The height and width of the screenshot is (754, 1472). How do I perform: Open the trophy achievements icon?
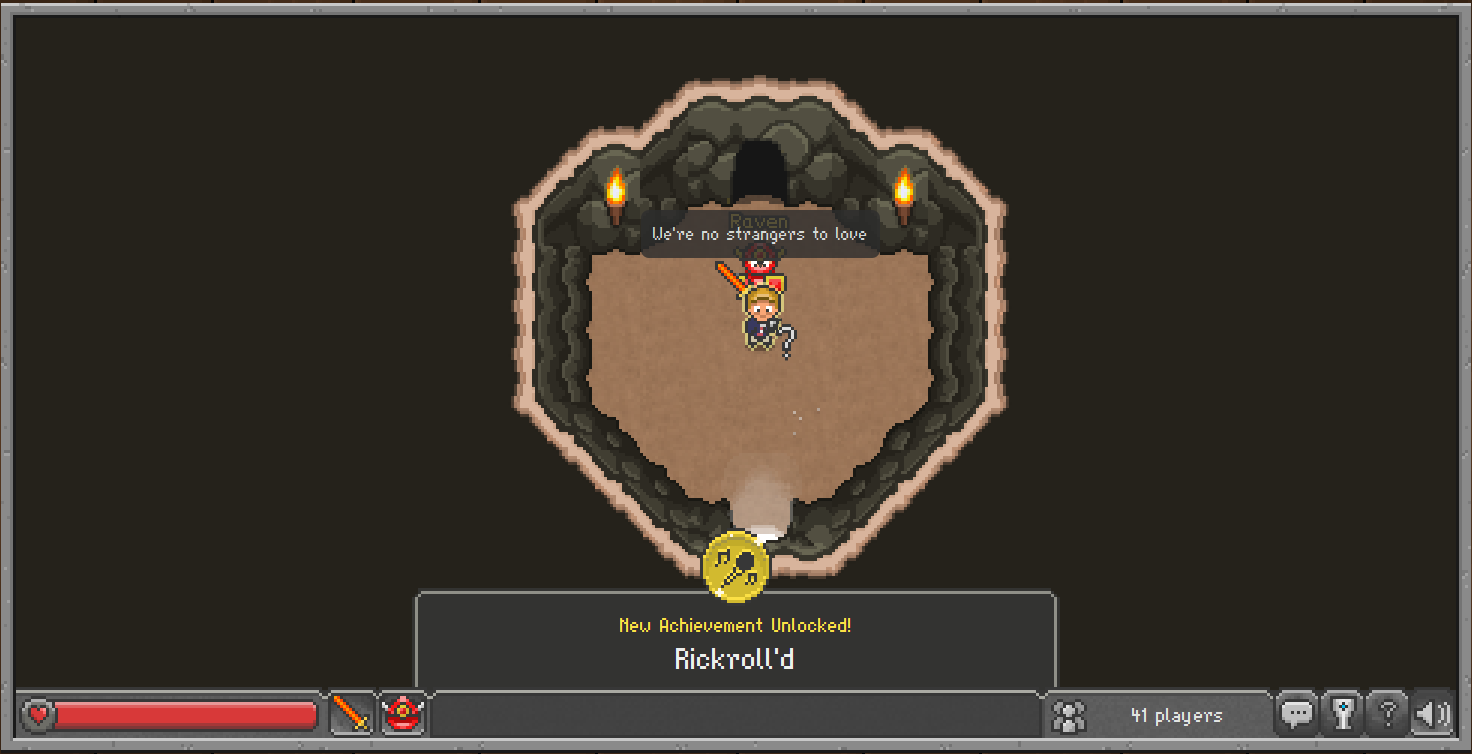(1342, 714)
